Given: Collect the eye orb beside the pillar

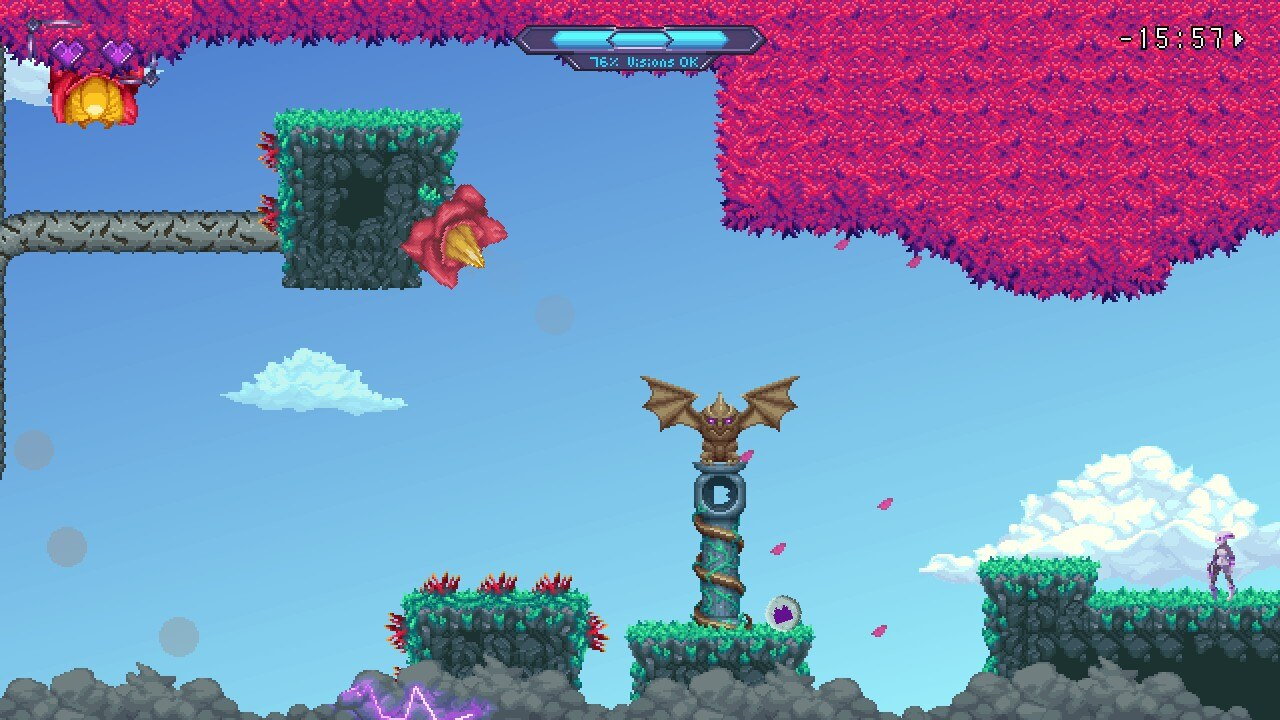Looking at the screenshot, I should (x=783, y=613).
